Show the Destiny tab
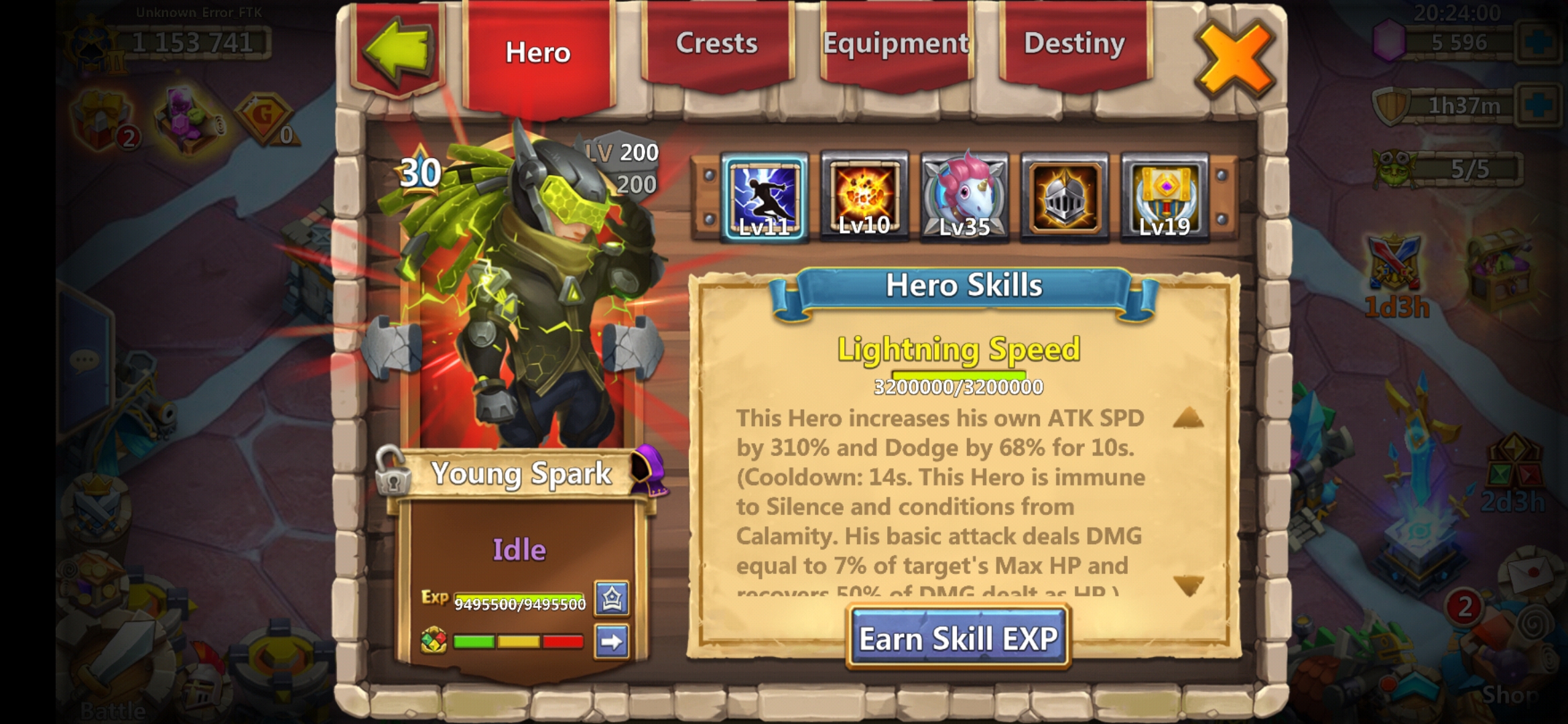Screen dimensions: 1568x724 tap(1074, 44)
